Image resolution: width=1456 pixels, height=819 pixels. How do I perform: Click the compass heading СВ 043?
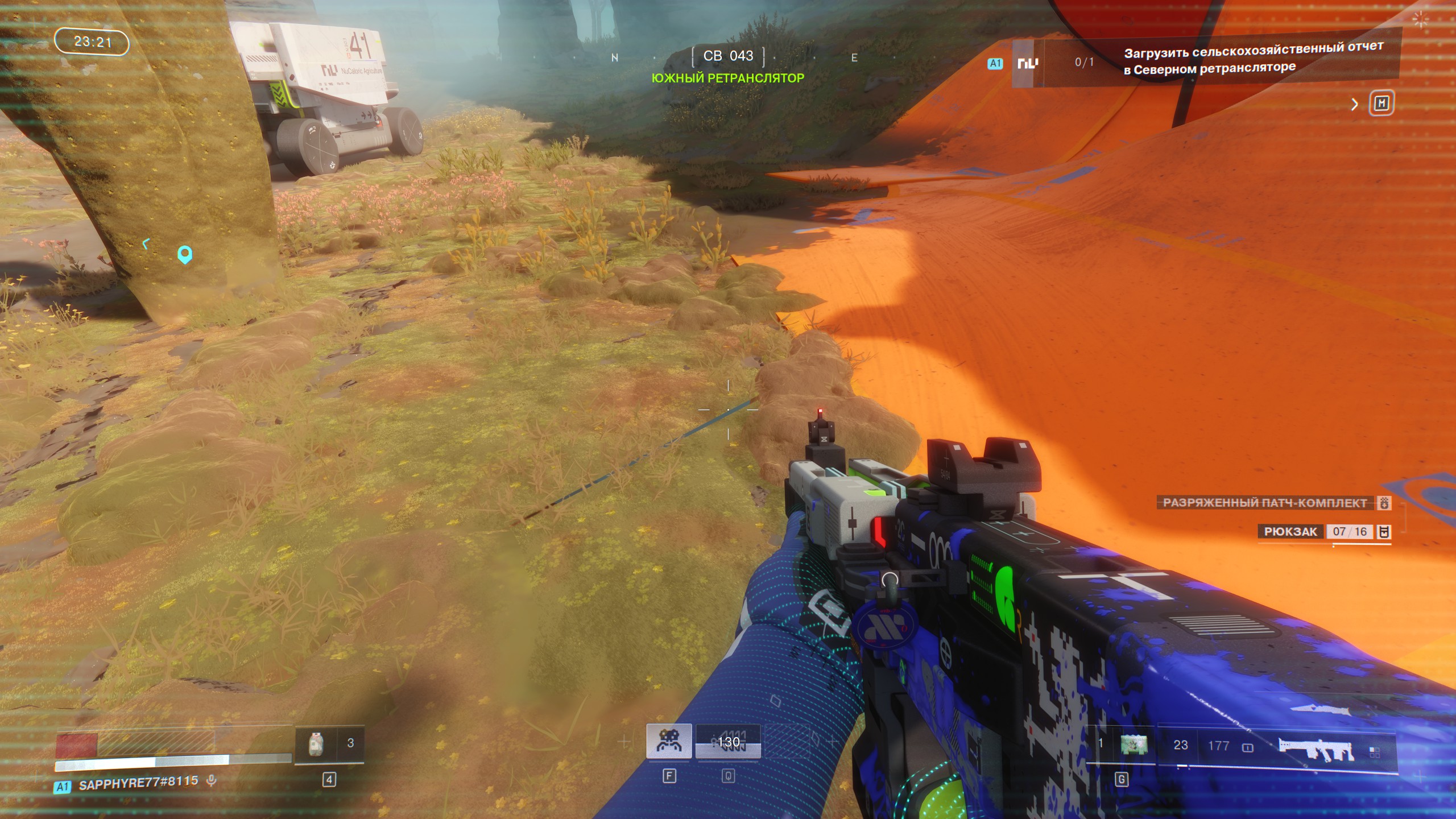tap(728, 56)
